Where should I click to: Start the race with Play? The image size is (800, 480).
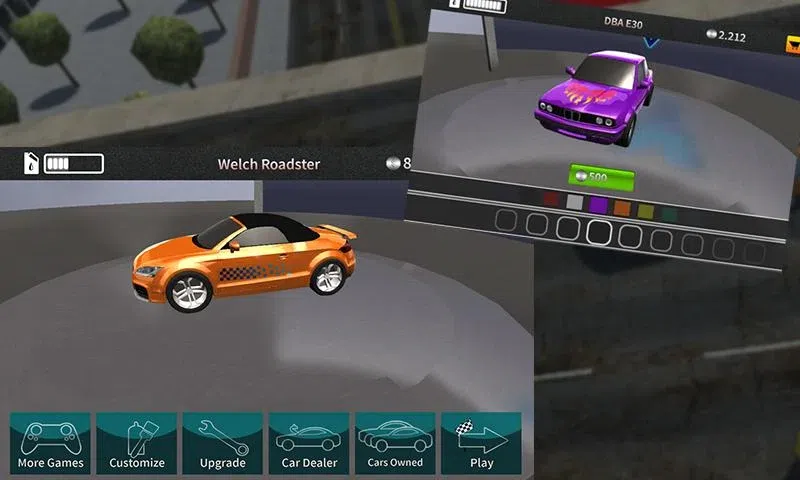tap(481, 443)
